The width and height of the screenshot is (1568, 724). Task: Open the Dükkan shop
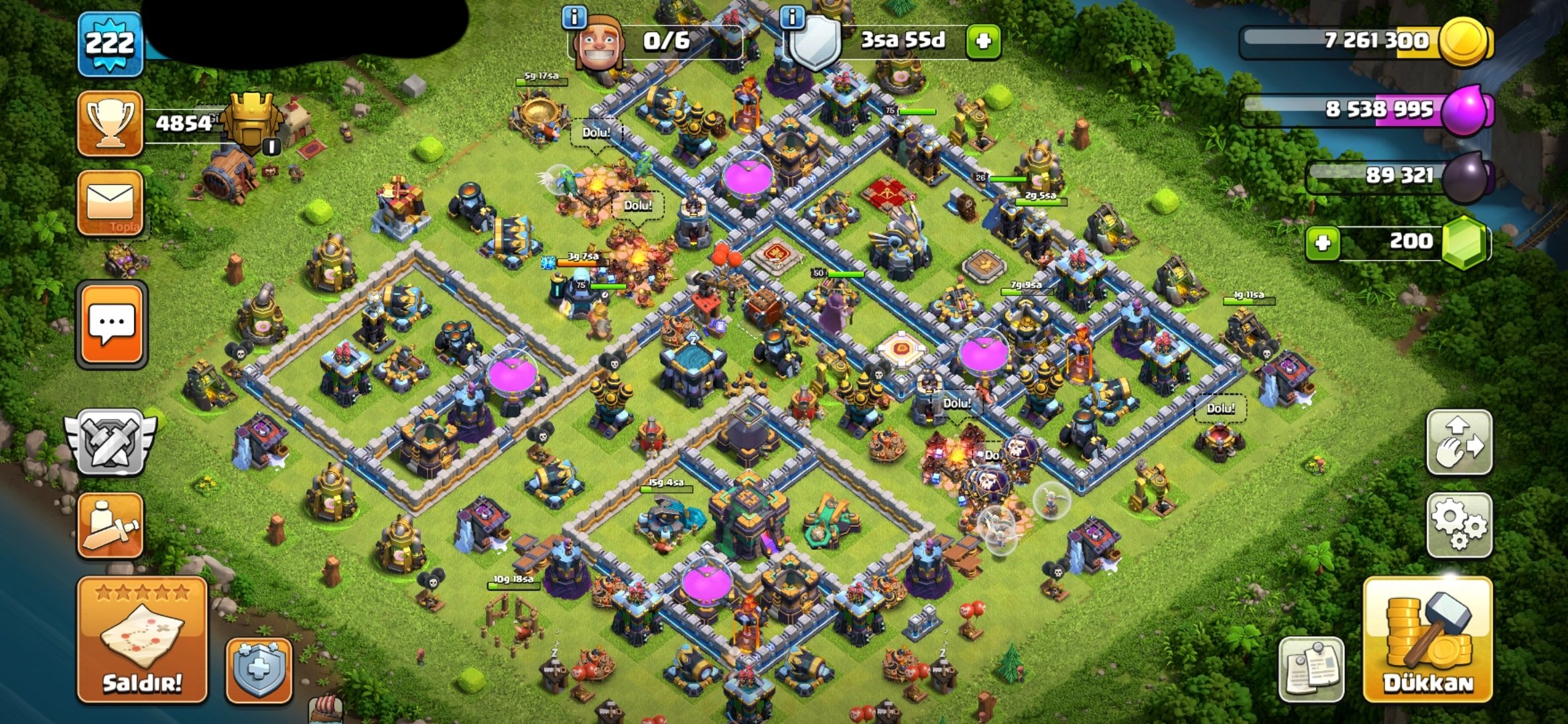click(x=1427, y=640)
